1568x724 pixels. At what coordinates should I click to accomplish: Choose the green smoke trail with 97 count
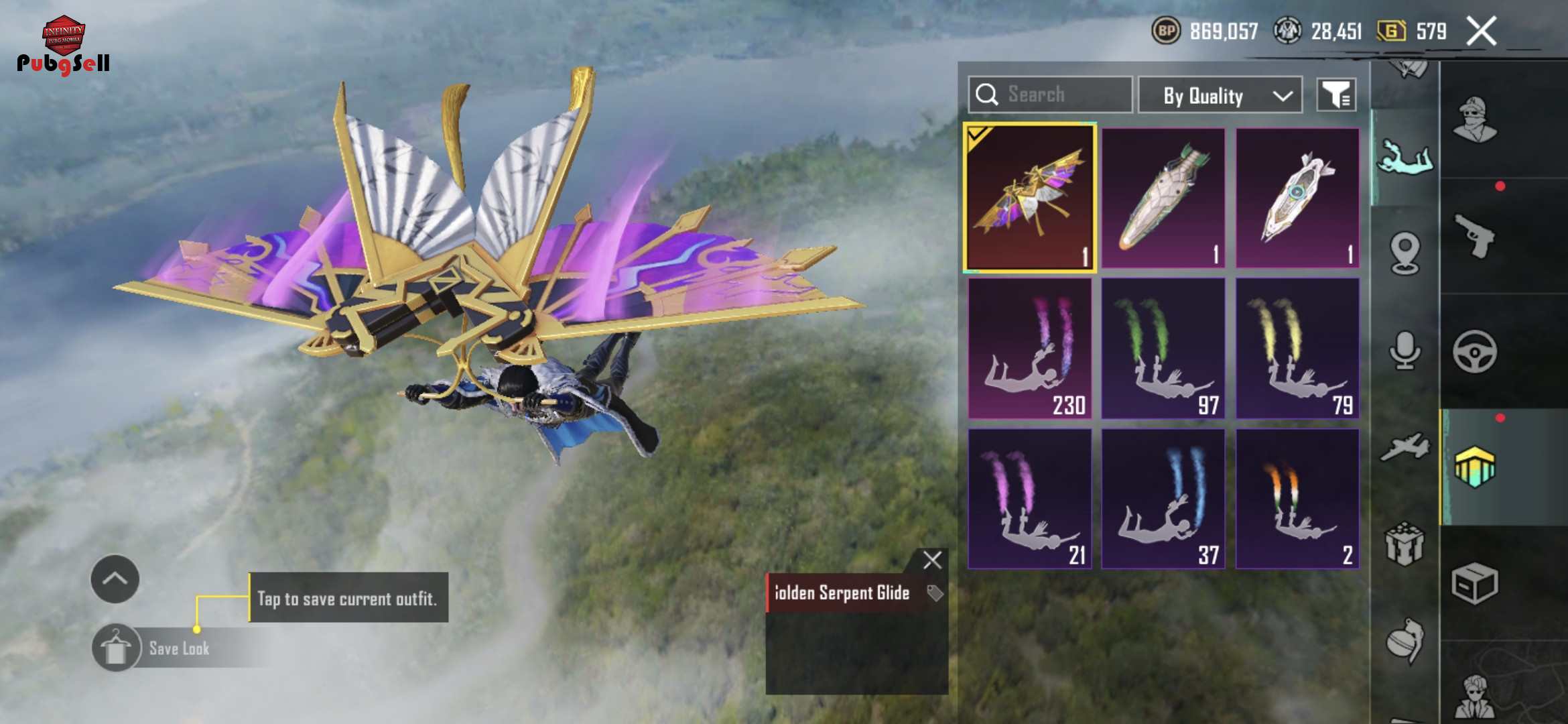(x=1163, y=349)
